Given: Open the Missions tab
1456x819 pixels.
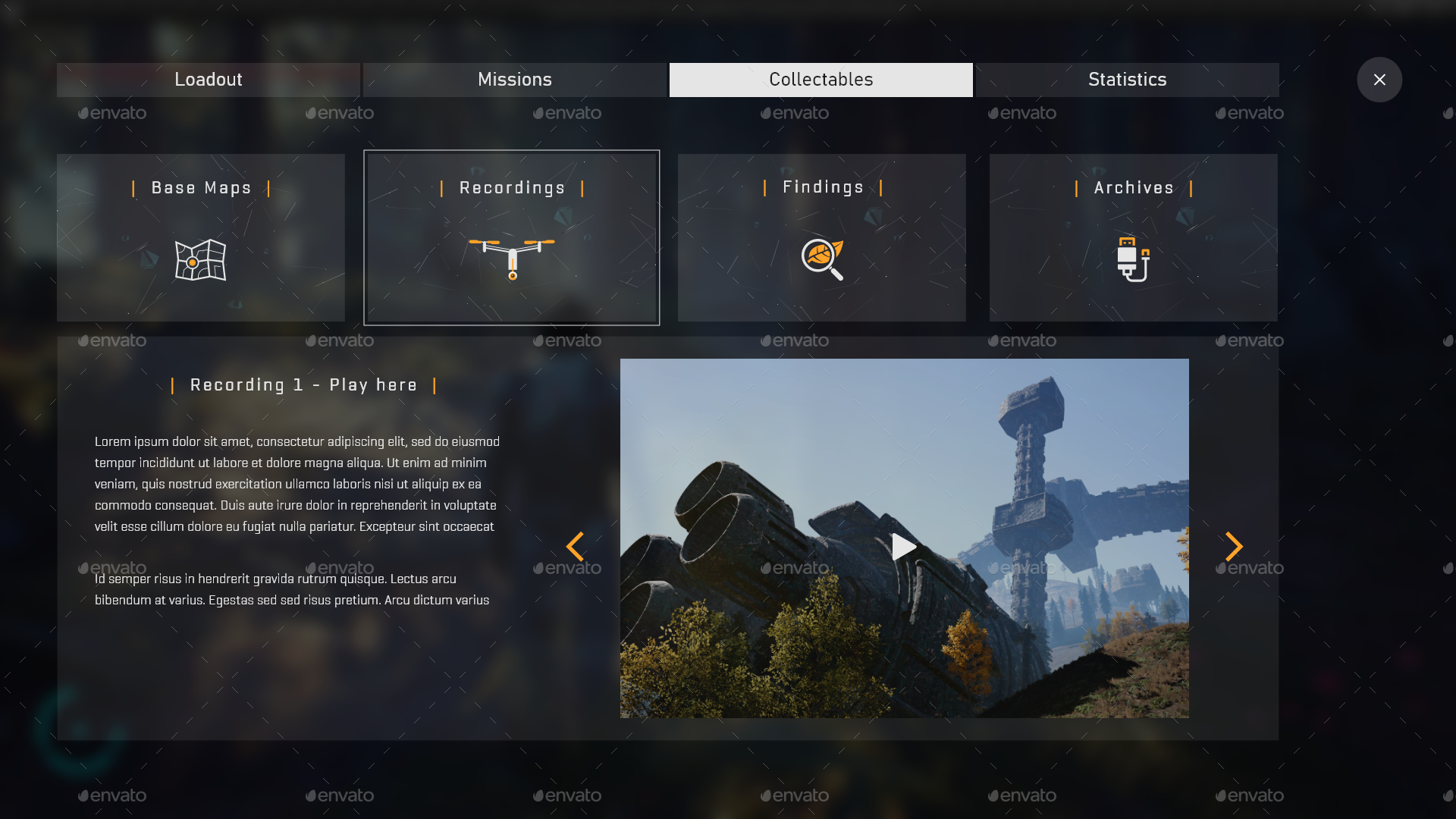Looking at the screenshot, I should pyautogui.click(x=514, y=79).
